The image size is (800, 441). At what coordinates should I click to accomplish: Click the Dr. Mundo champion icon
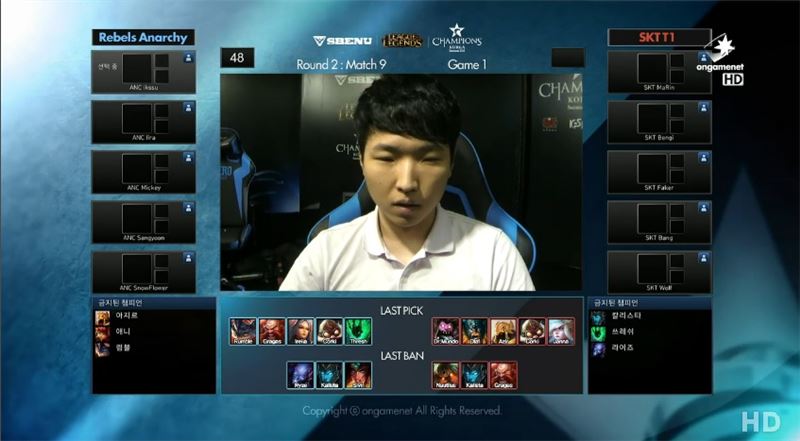coord(445,331)
